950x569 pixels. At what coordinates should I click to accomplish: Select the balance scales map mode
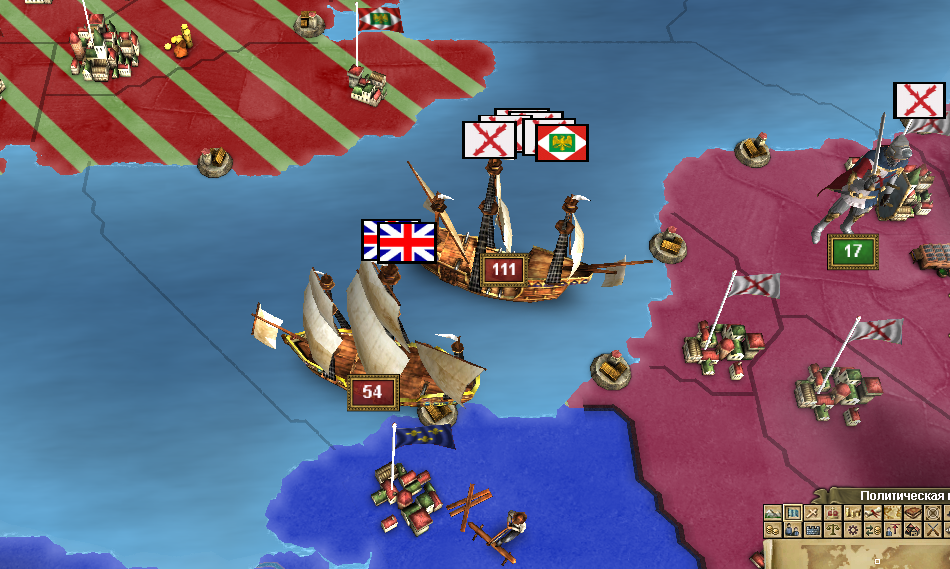833,530
